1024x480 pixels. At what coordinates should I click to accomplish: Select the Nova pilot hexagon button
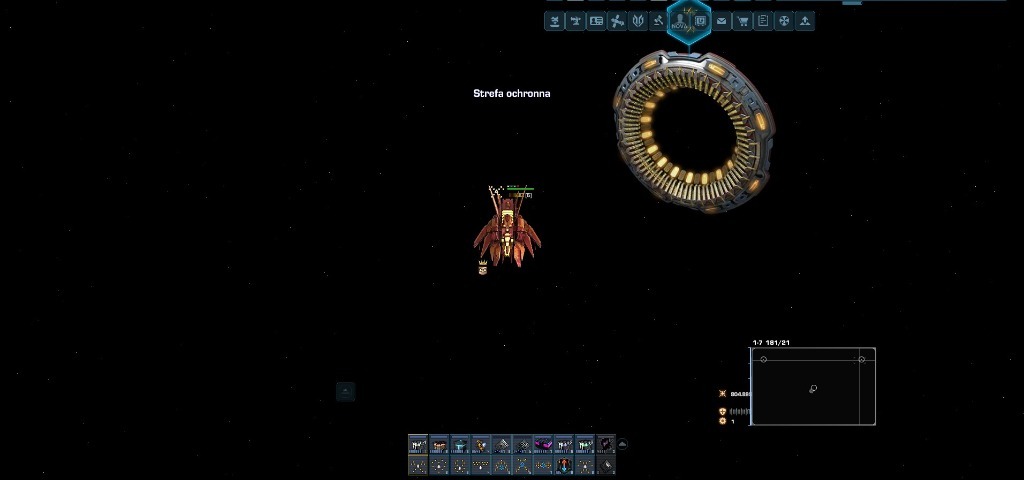coord(680,22)
